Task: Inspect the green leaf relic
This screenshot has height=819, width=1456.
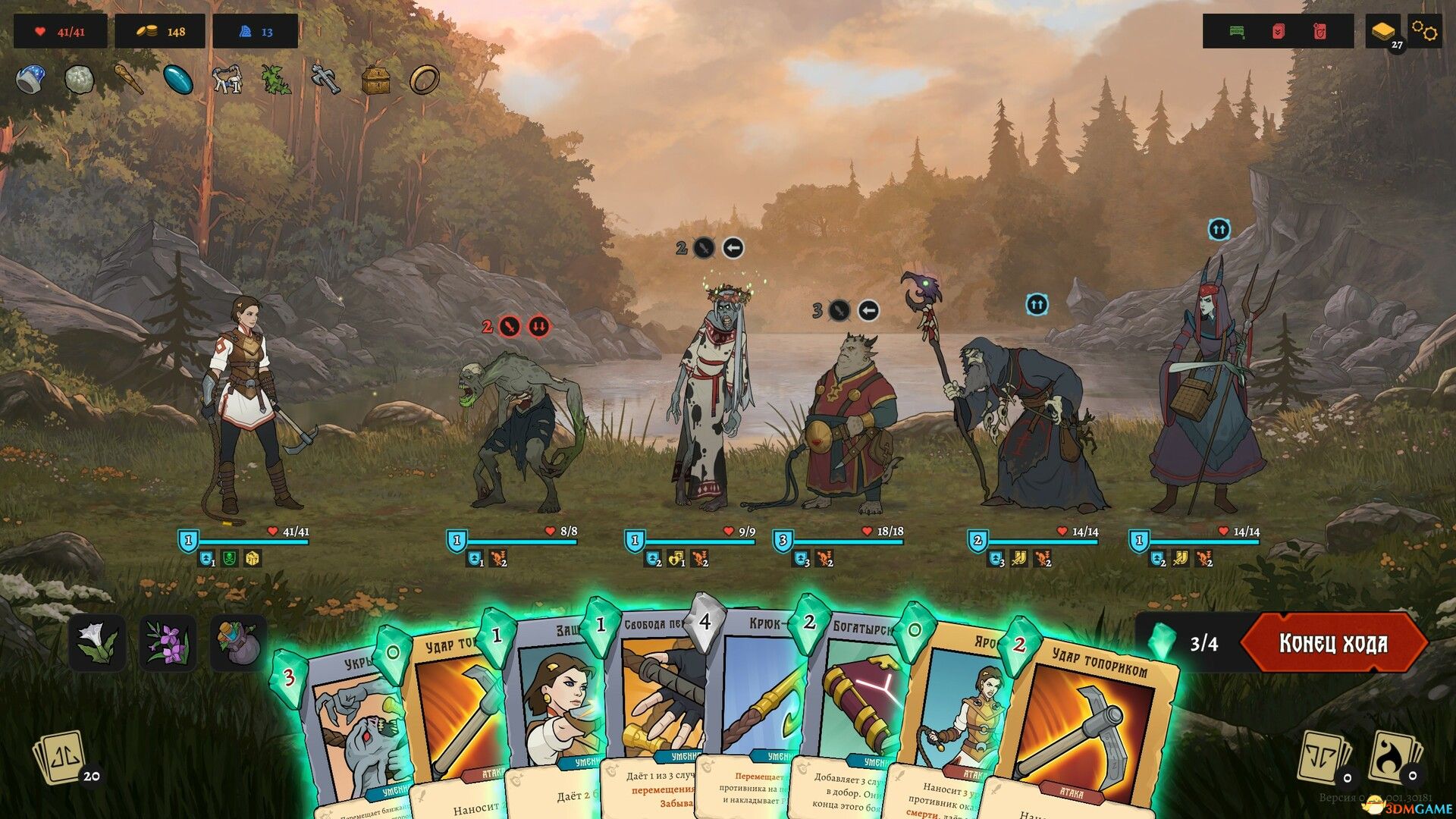Action: [276, 79]
